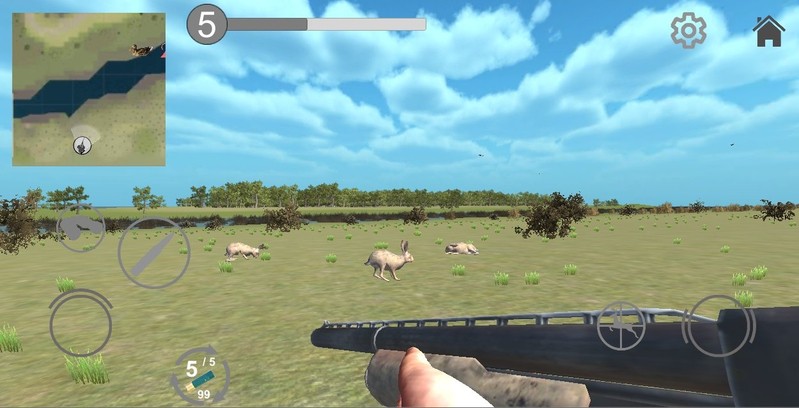Blow the animal call whistle

pos(80,229)
